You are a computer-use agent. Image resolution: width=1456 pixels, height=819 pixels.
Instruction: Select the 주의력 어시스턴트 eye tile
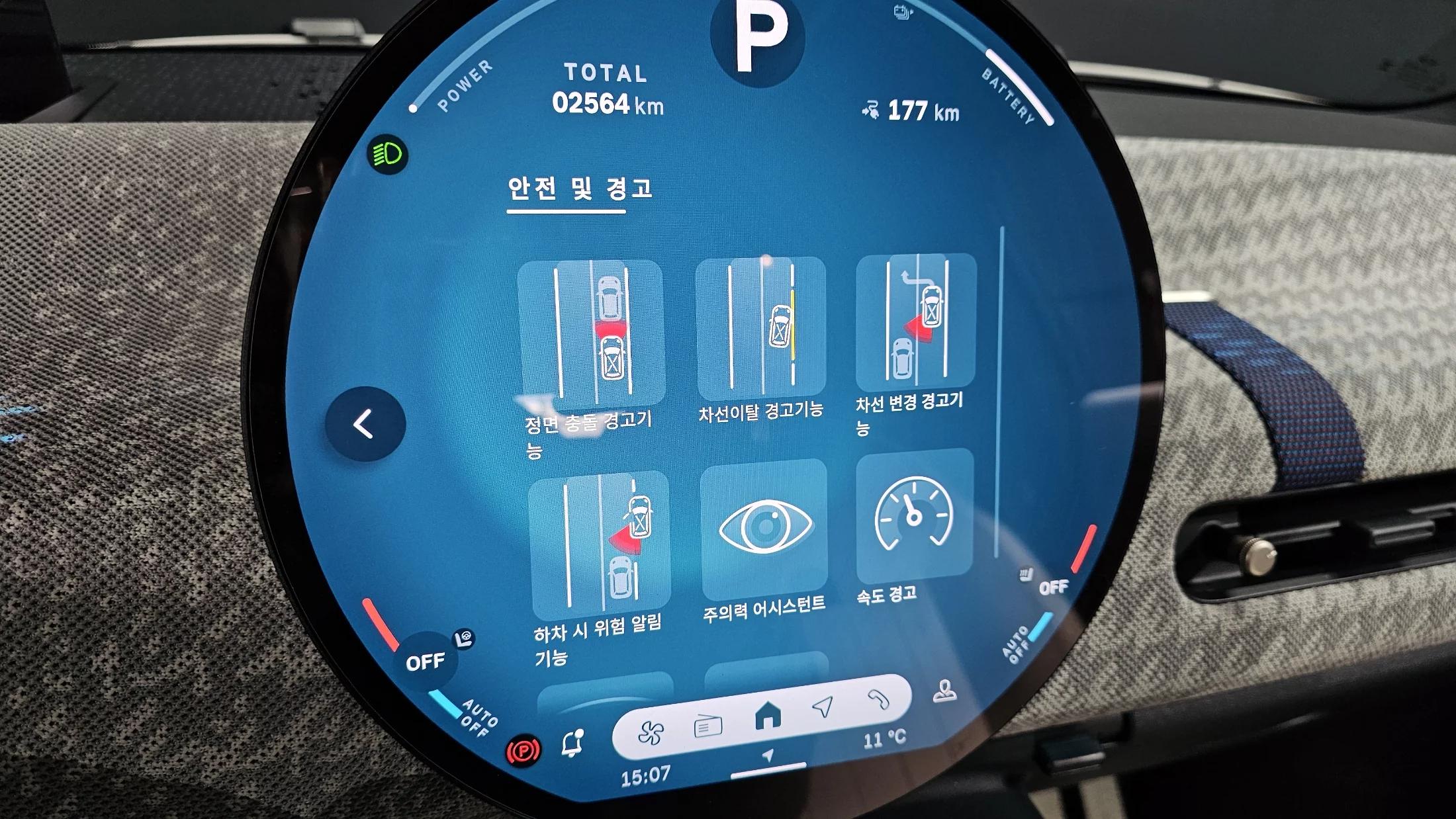[764, 528]
